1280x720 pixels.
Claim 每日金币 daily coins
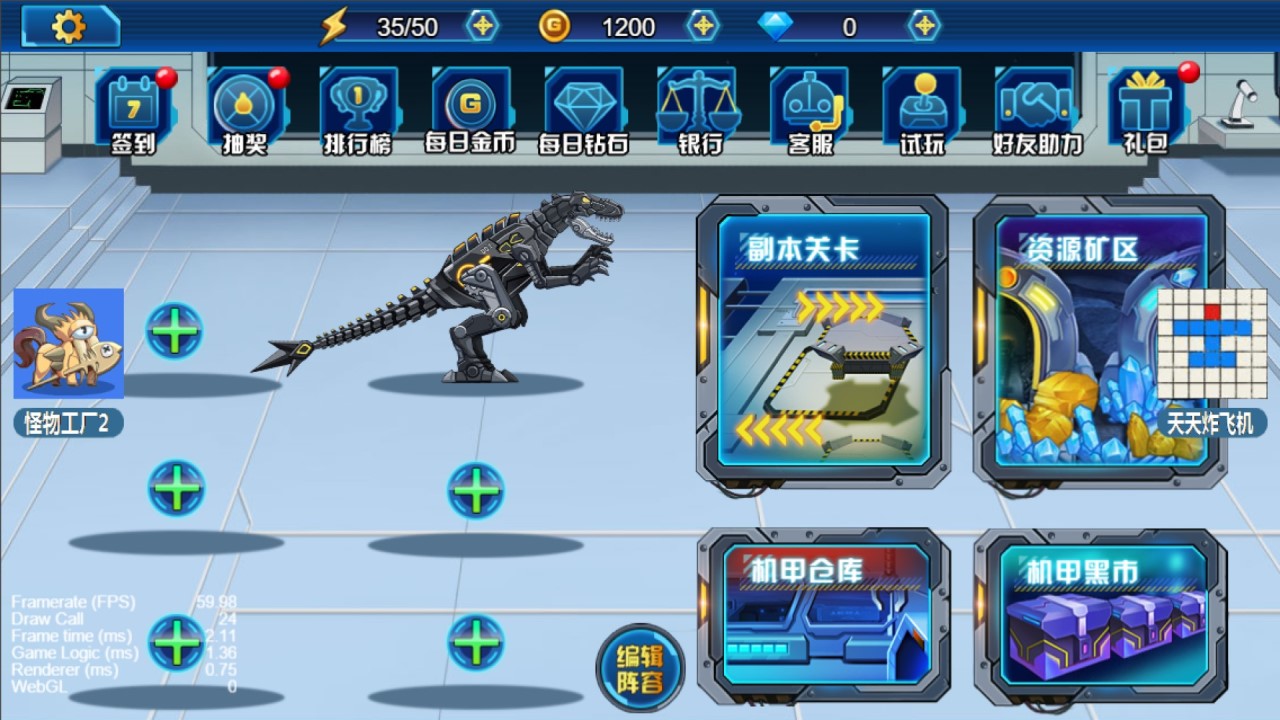point(470,110)
